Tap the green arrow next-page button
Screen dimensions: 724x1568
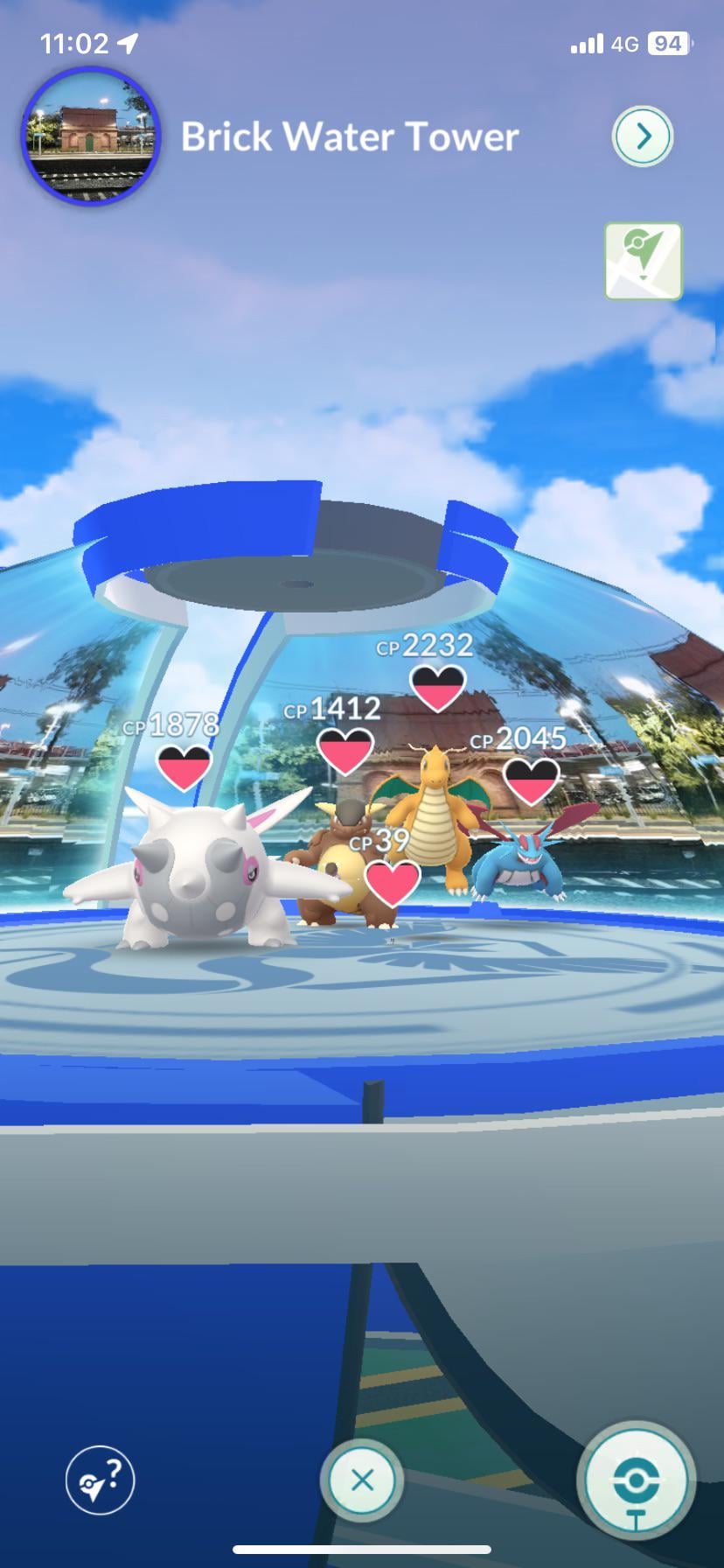coord(643,136)
